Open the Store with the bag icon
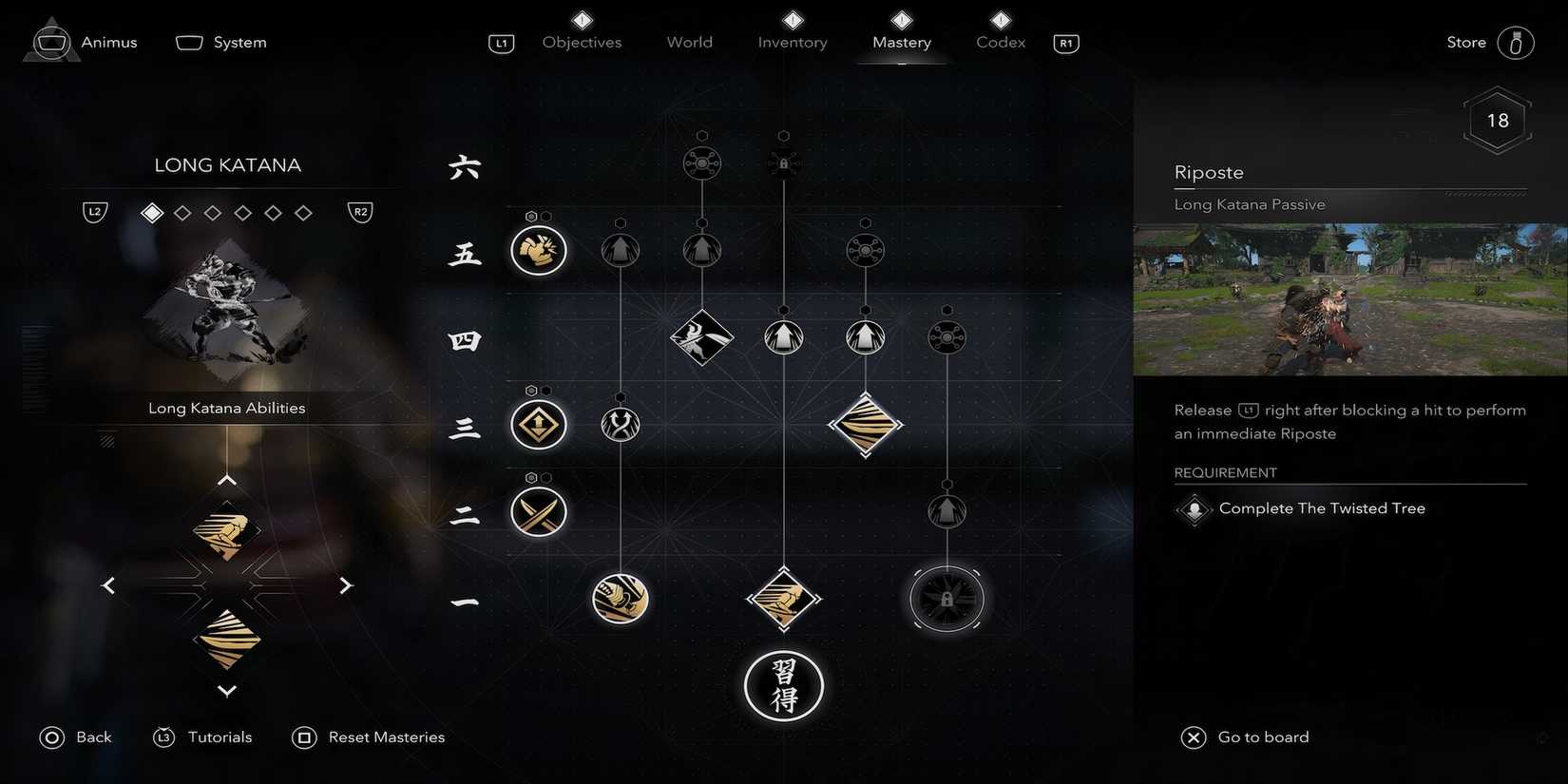 (x=1514, y=42)
